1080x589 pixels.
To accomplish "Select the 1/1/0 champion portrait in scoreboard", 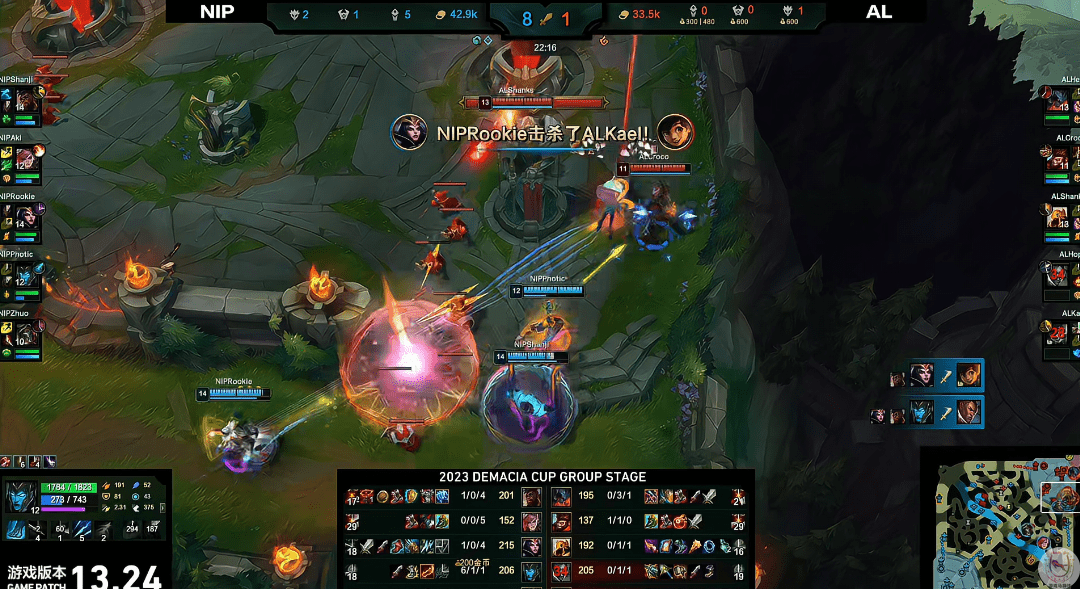I will 561,522.
